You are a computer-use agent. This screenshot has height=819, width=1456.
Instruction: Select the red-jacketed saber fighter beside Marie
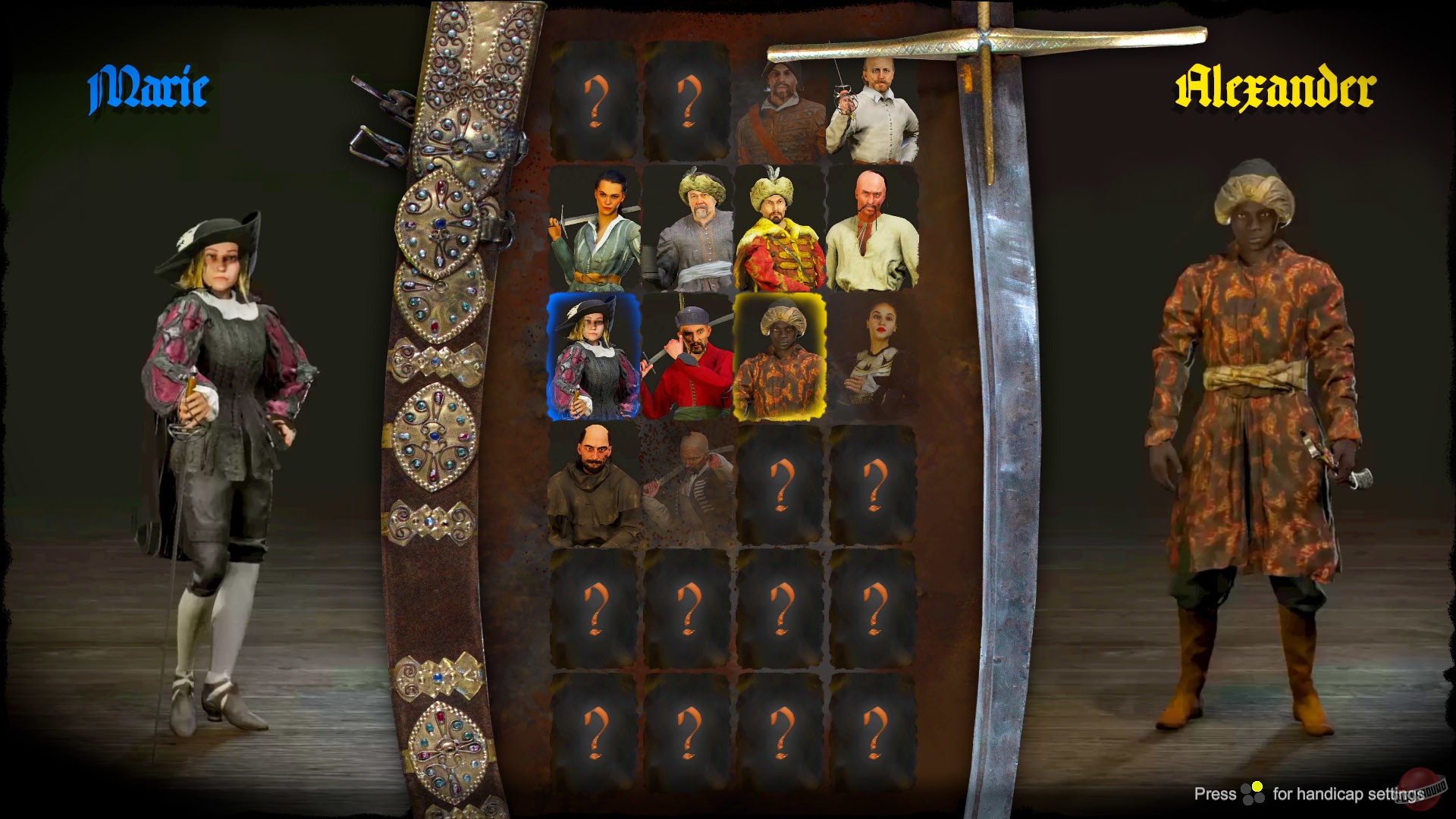tap(689, 356)
